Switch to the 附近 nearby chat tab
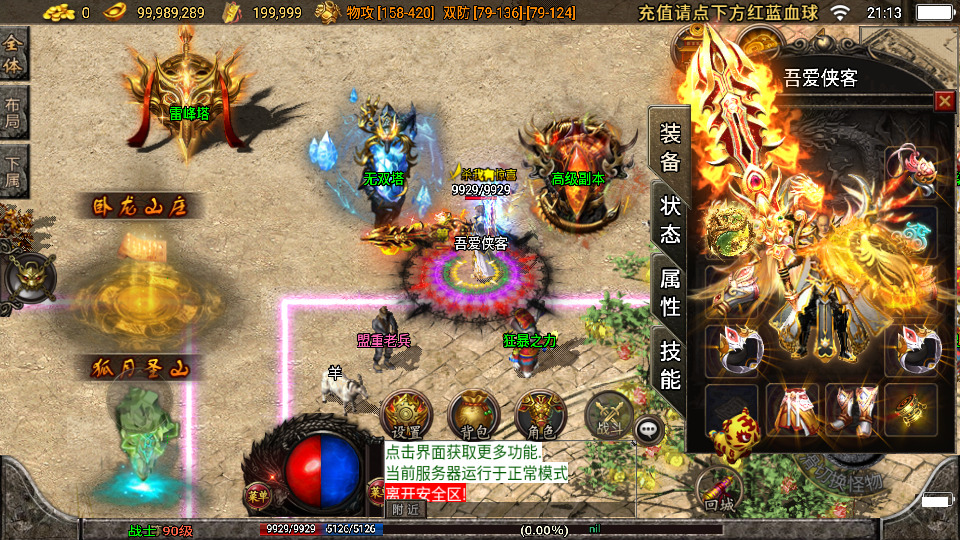 (406, 509)
